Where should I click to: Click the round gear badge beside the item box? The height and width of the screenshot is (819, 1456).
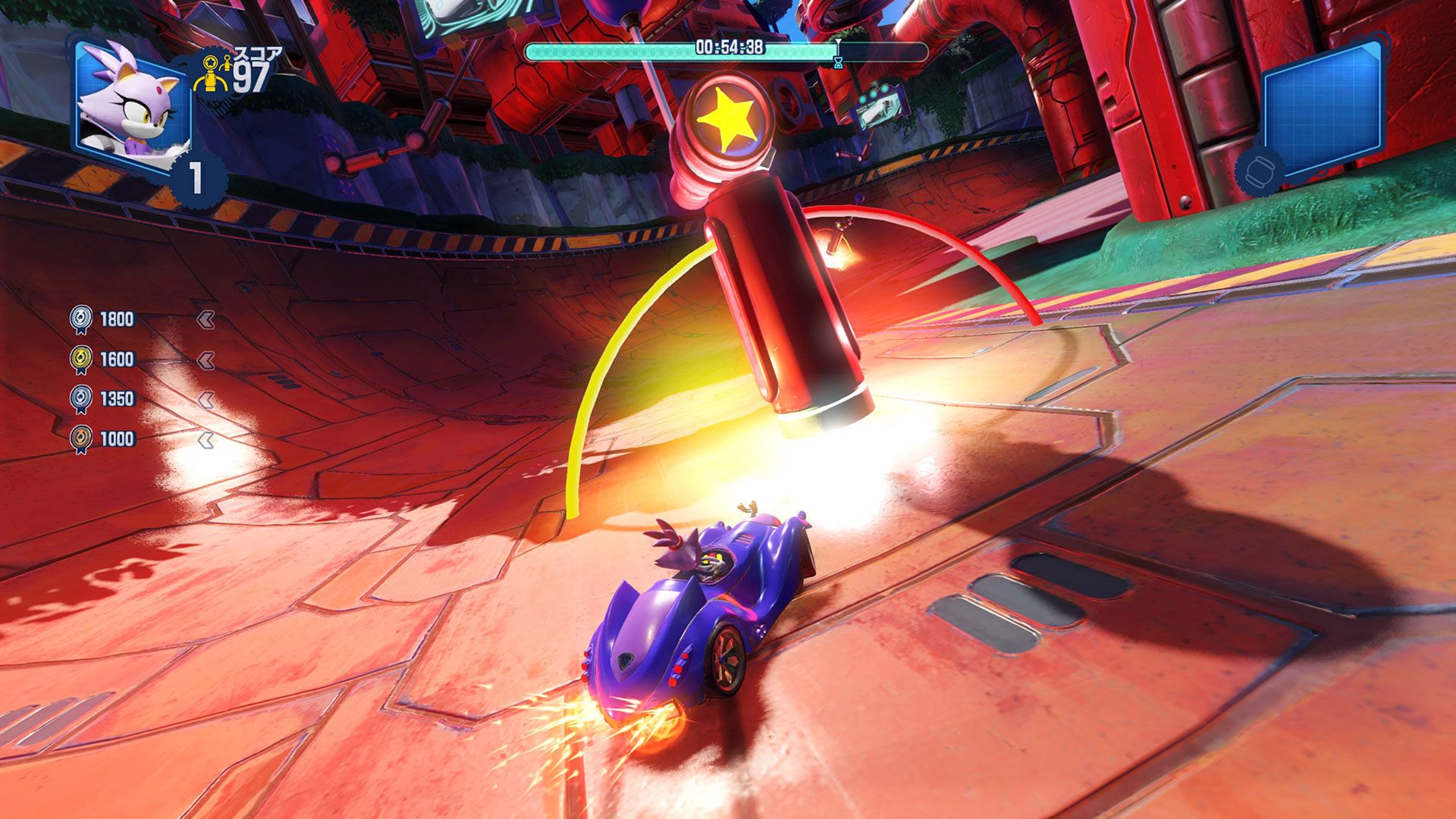(1260, 170)
